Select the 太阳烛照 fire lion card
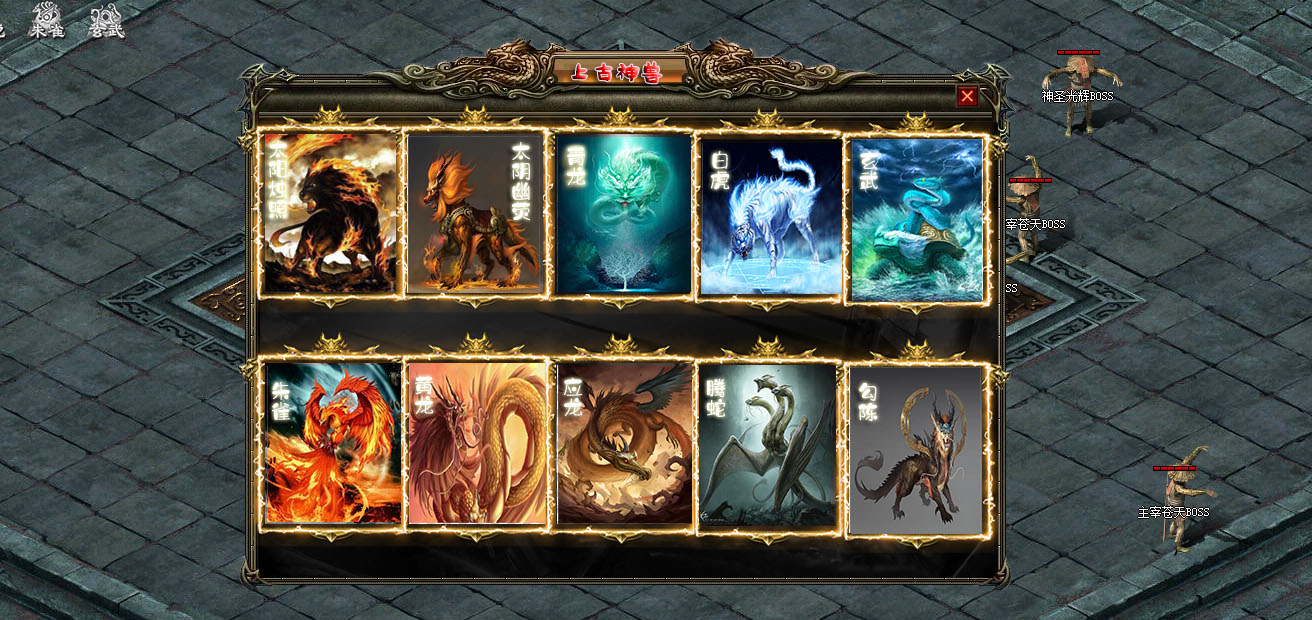 pyautogui.click(x=331, y=214)
